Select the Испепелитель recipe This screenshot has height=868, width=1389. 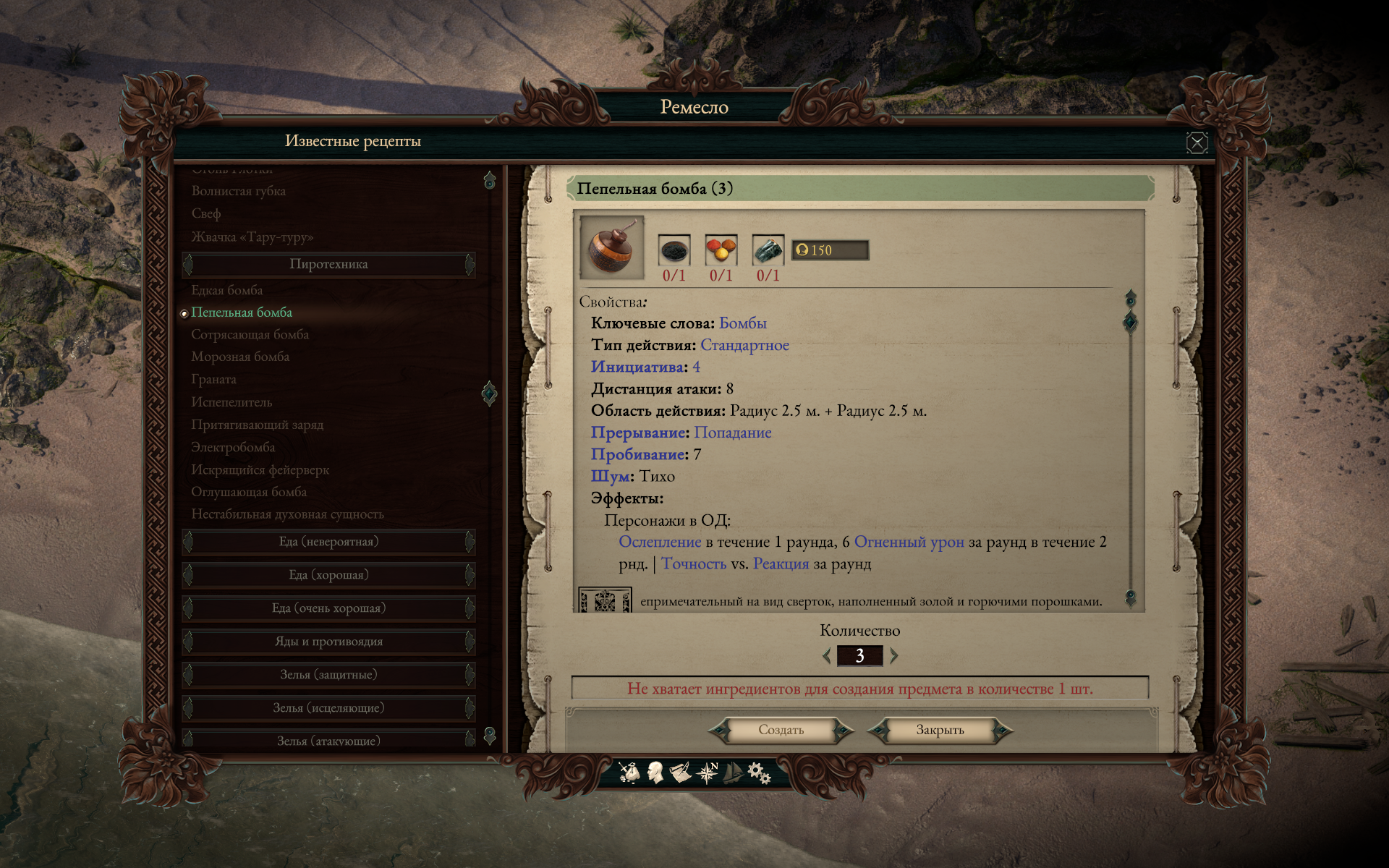[231, 402]
